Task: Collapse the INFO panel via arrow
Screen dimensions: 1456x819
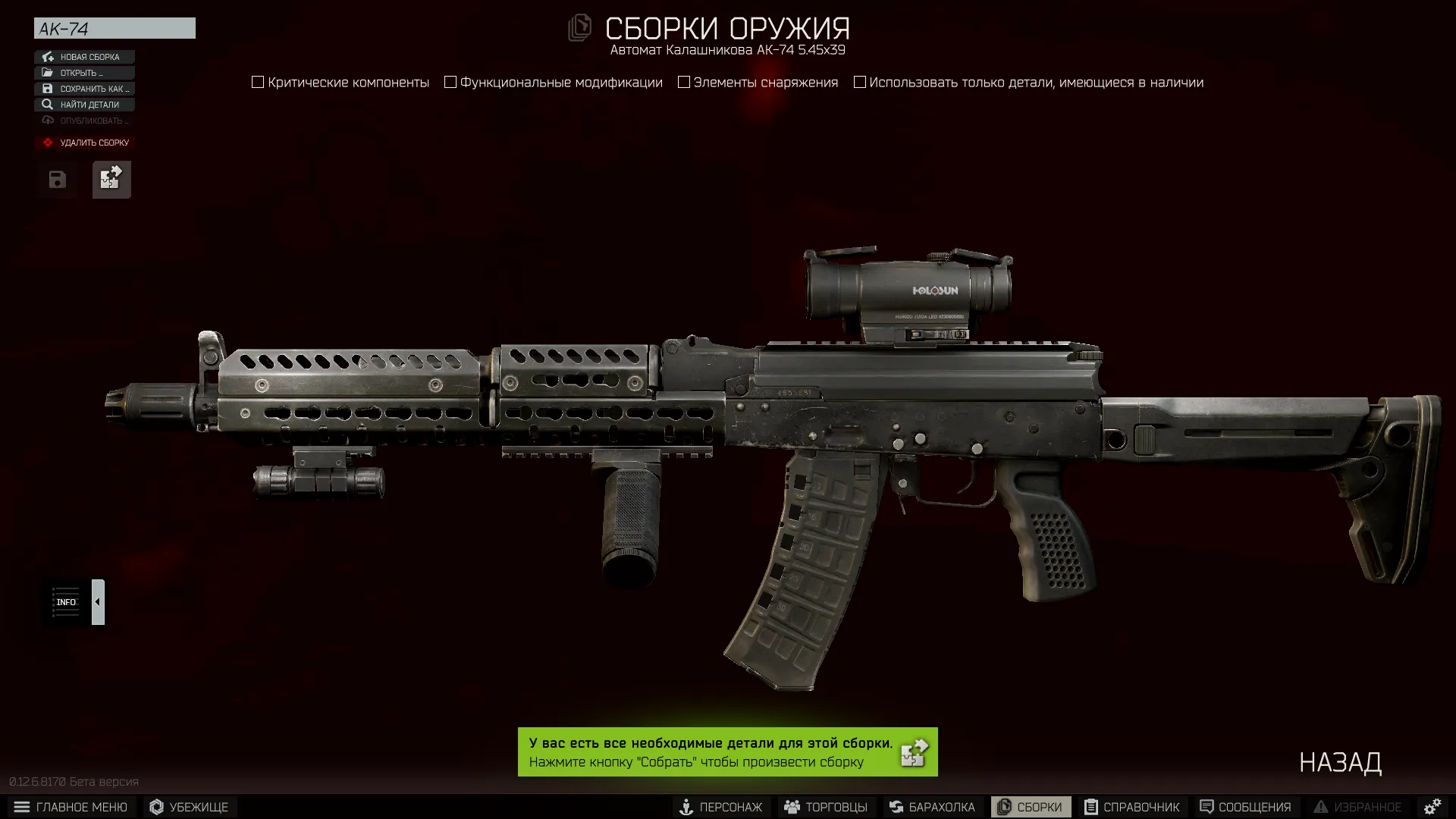Action: [x=97, y=601]
